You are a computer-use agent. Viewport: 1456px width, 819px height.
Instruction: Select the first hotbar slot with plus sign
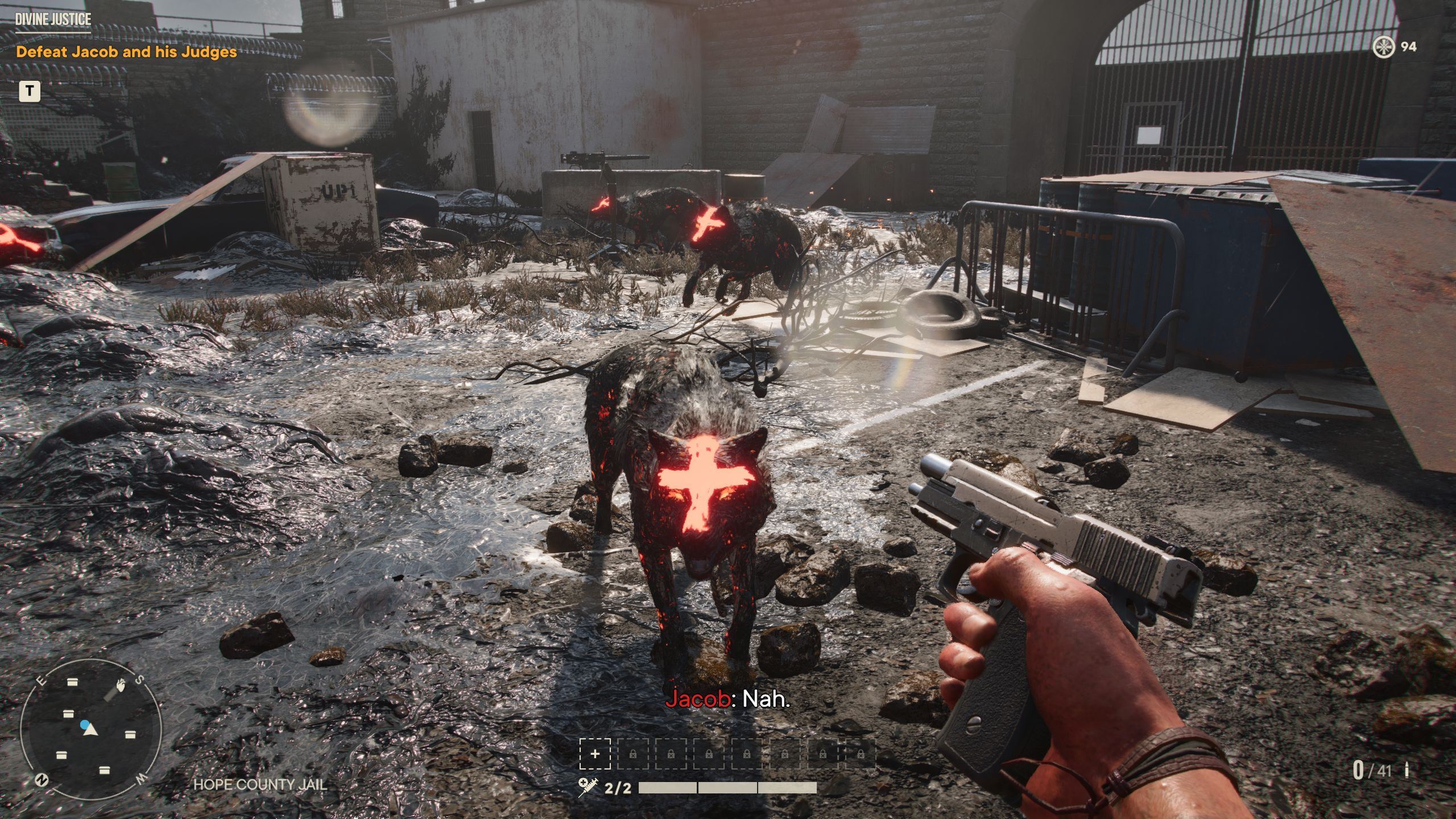pos(595,754)
